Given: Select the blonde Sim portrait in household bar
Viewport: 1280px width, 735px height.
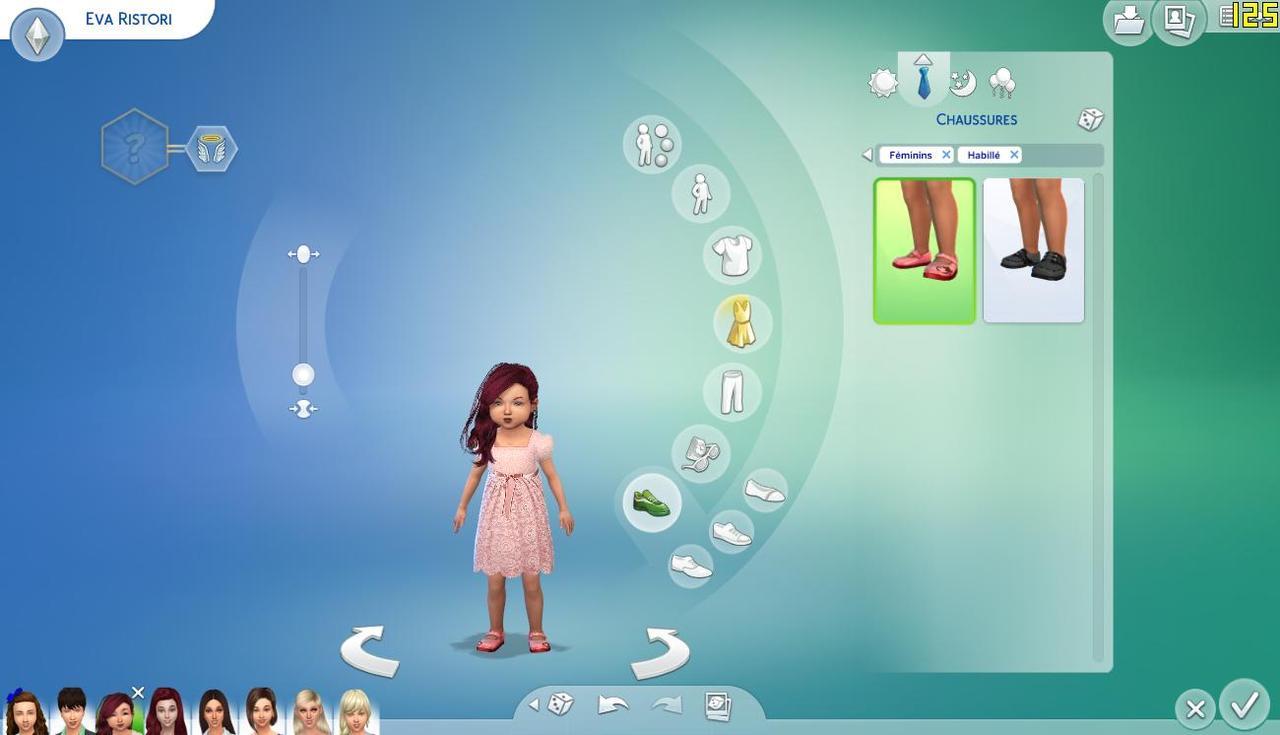Looking at the screenshot, I should coord(310,712).
